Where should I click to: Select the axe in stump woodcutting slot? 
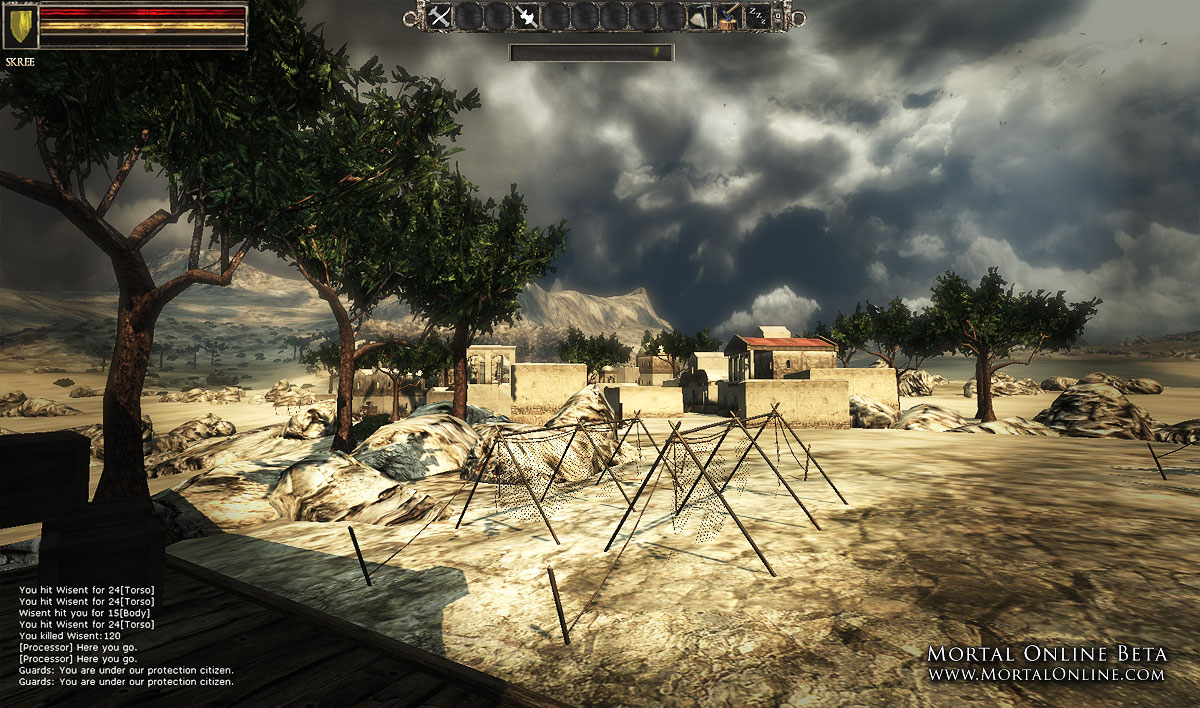tap(729, 16)
